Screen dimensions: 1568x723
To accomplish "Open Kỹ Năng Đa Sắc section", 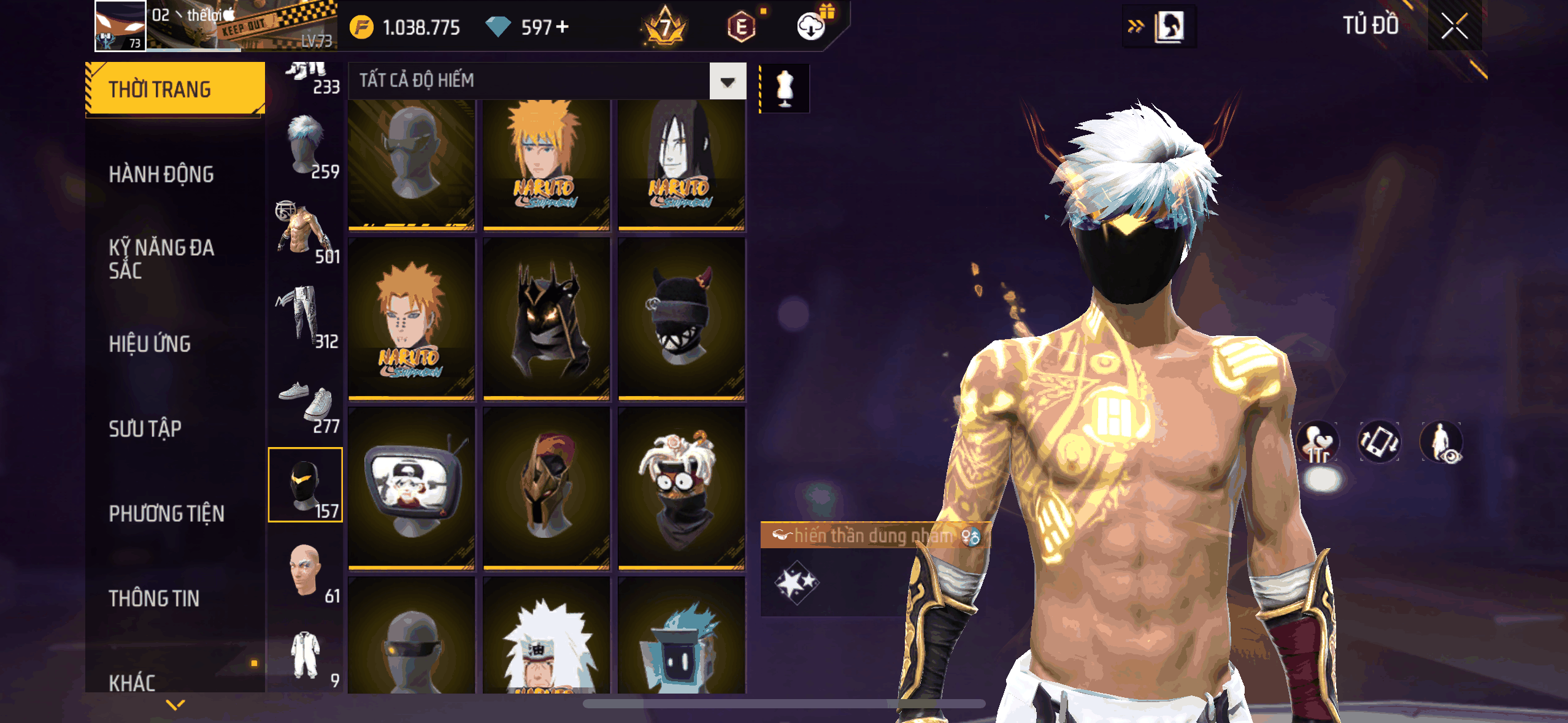I will point(161,258).
